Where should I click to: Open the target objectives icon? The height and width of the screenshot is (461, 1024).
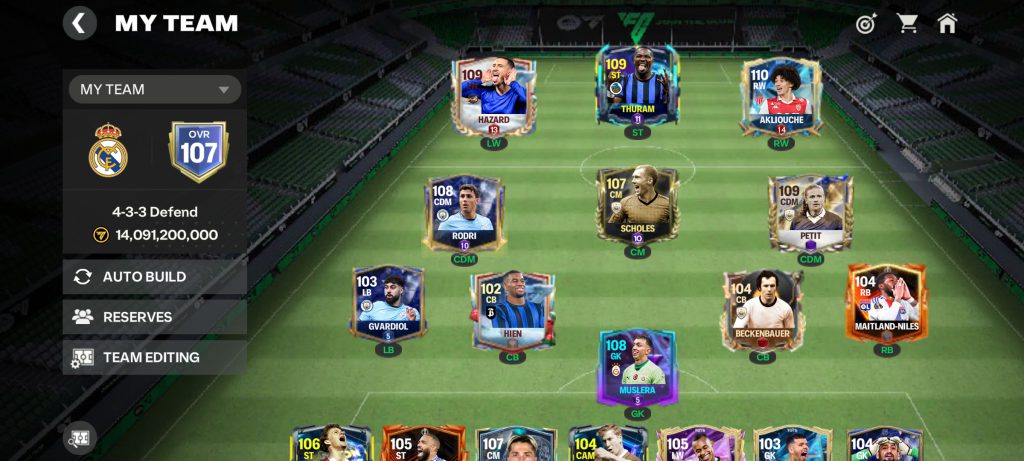866,23
